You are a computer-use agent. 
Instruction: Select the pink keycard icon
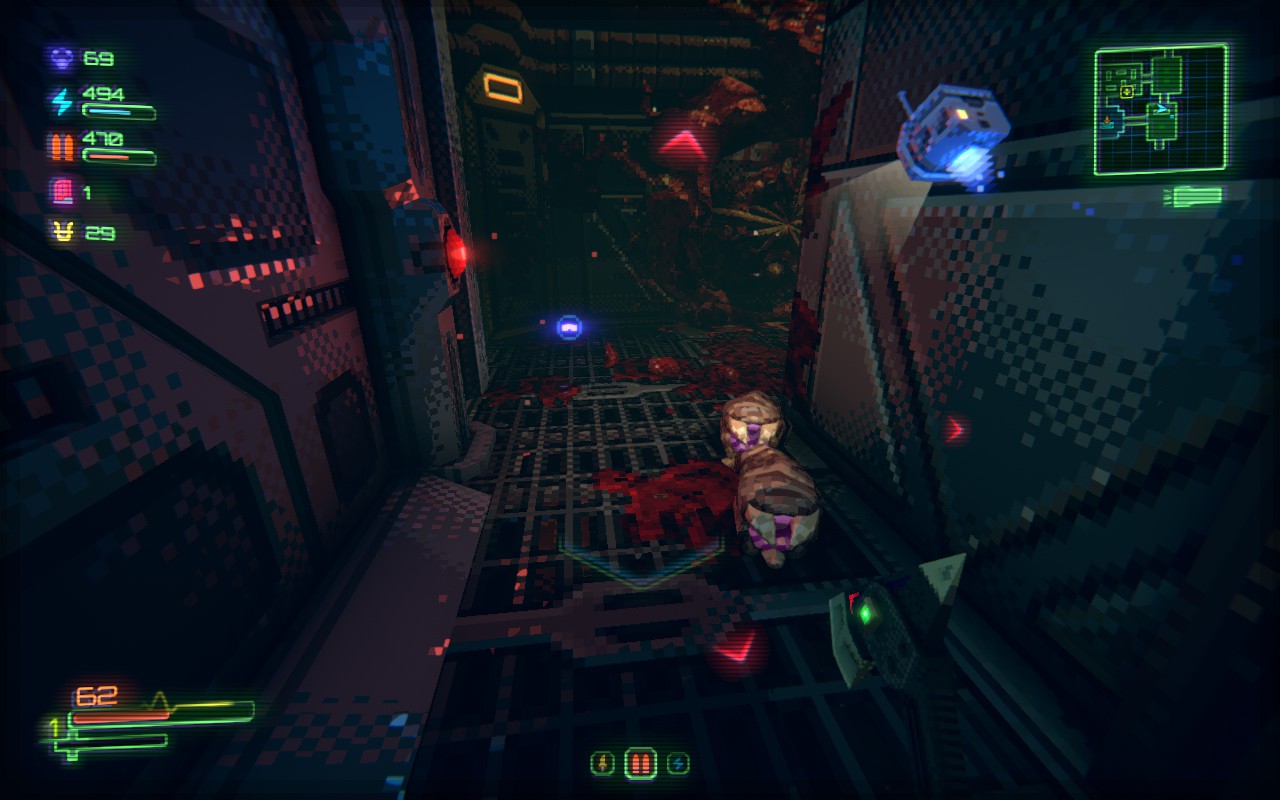[62, 191]
